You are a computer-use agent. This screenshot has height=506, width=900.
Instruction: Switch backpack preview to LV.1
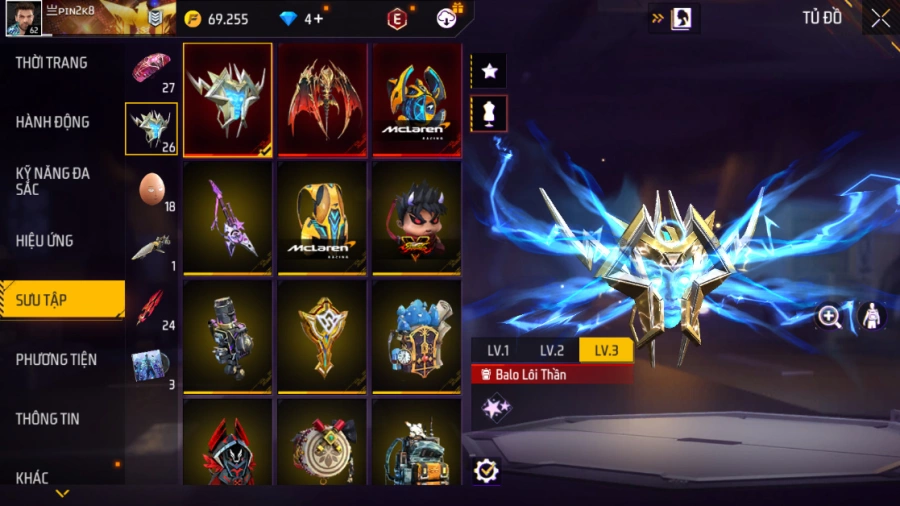[498, 350]
